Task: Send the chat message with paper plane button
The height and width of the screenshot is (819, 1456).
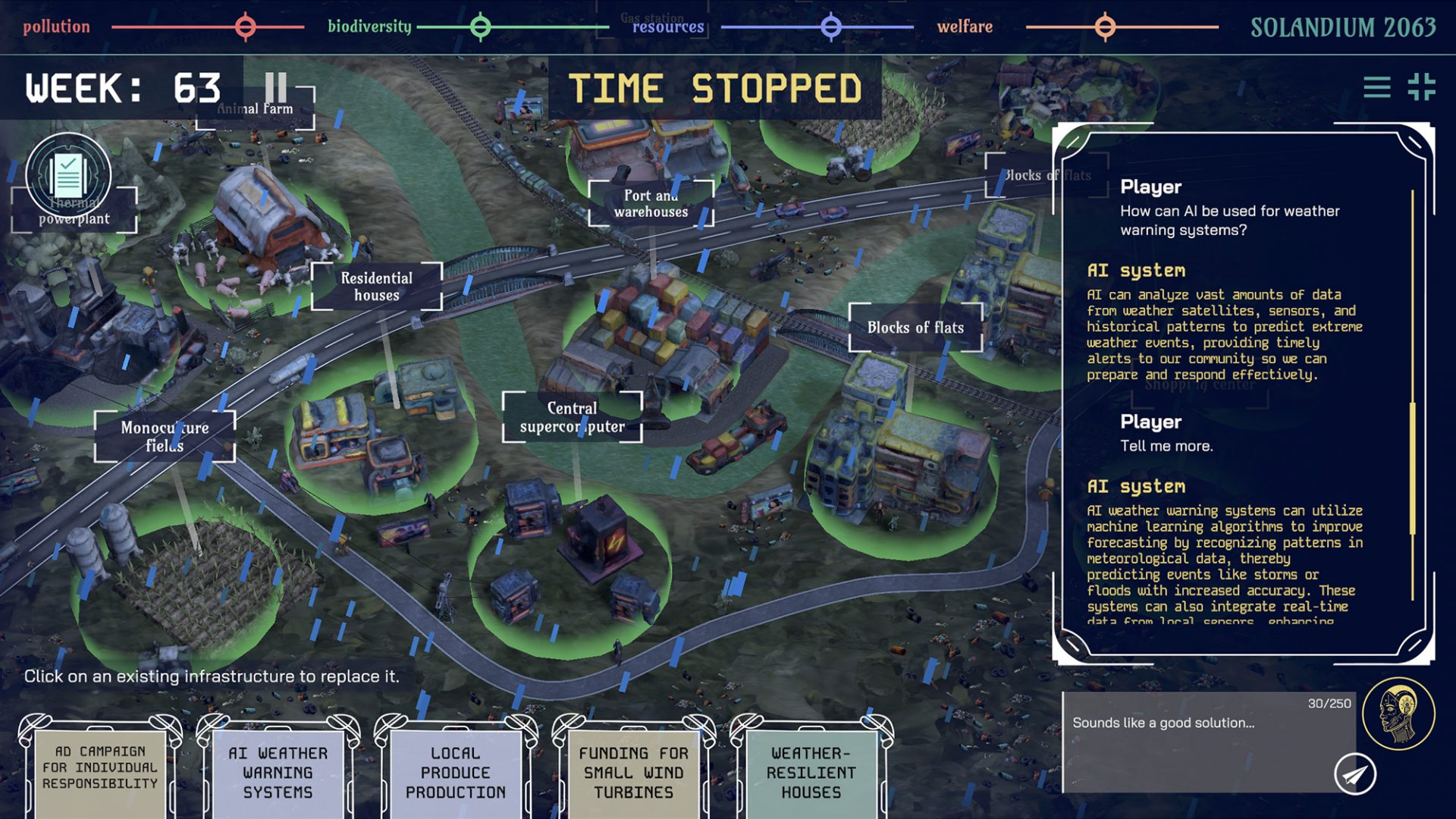Action: click(x=1354, y=774)
